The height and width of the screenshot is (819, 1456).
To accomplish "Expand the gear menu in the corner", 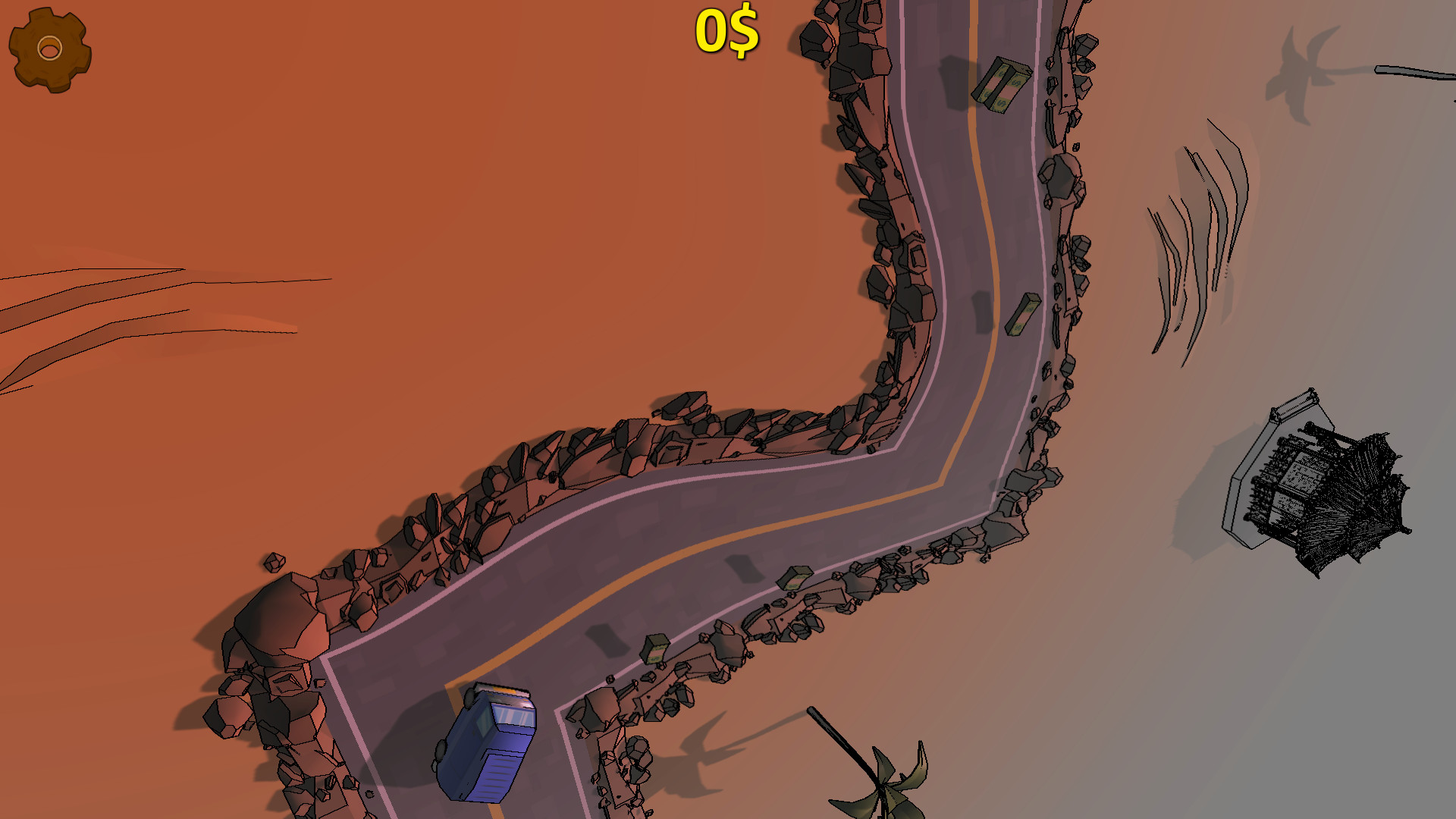I will pos(48,47).
